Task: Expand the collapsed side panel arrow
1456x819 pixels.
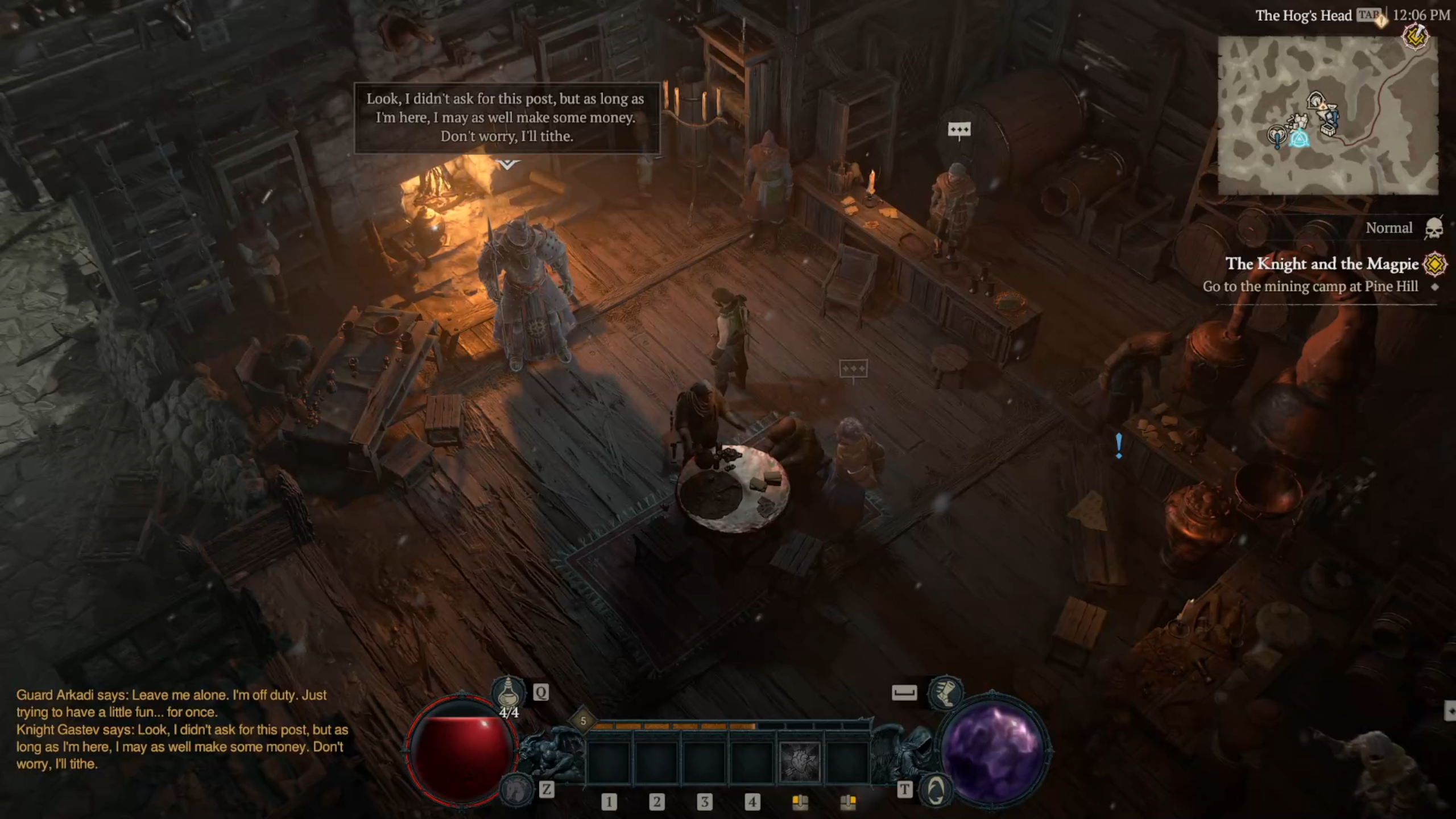Action: [1450, 711]
